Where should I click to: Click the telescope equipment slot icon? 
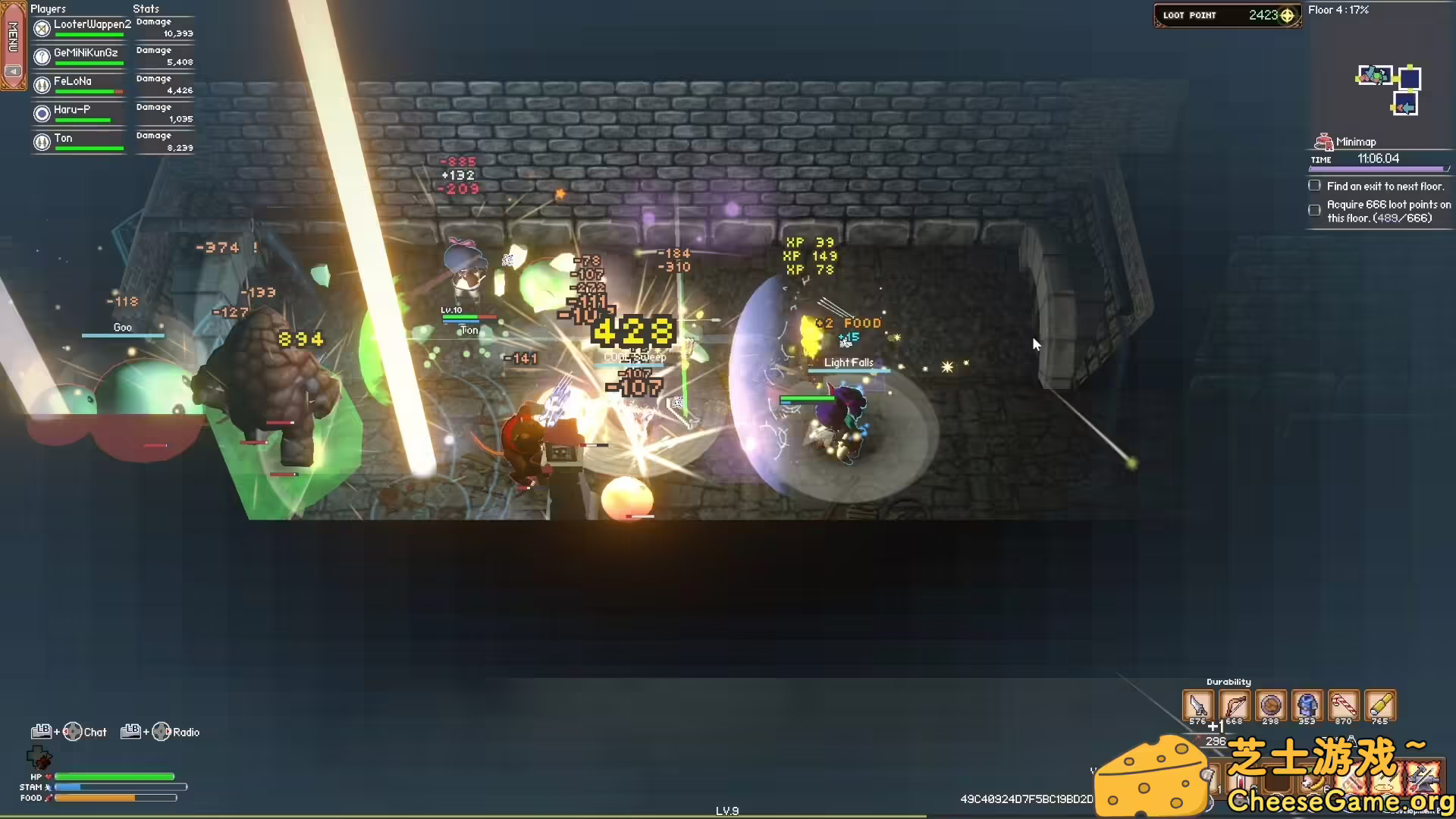pyautogui.click(x=1380, y=705)
